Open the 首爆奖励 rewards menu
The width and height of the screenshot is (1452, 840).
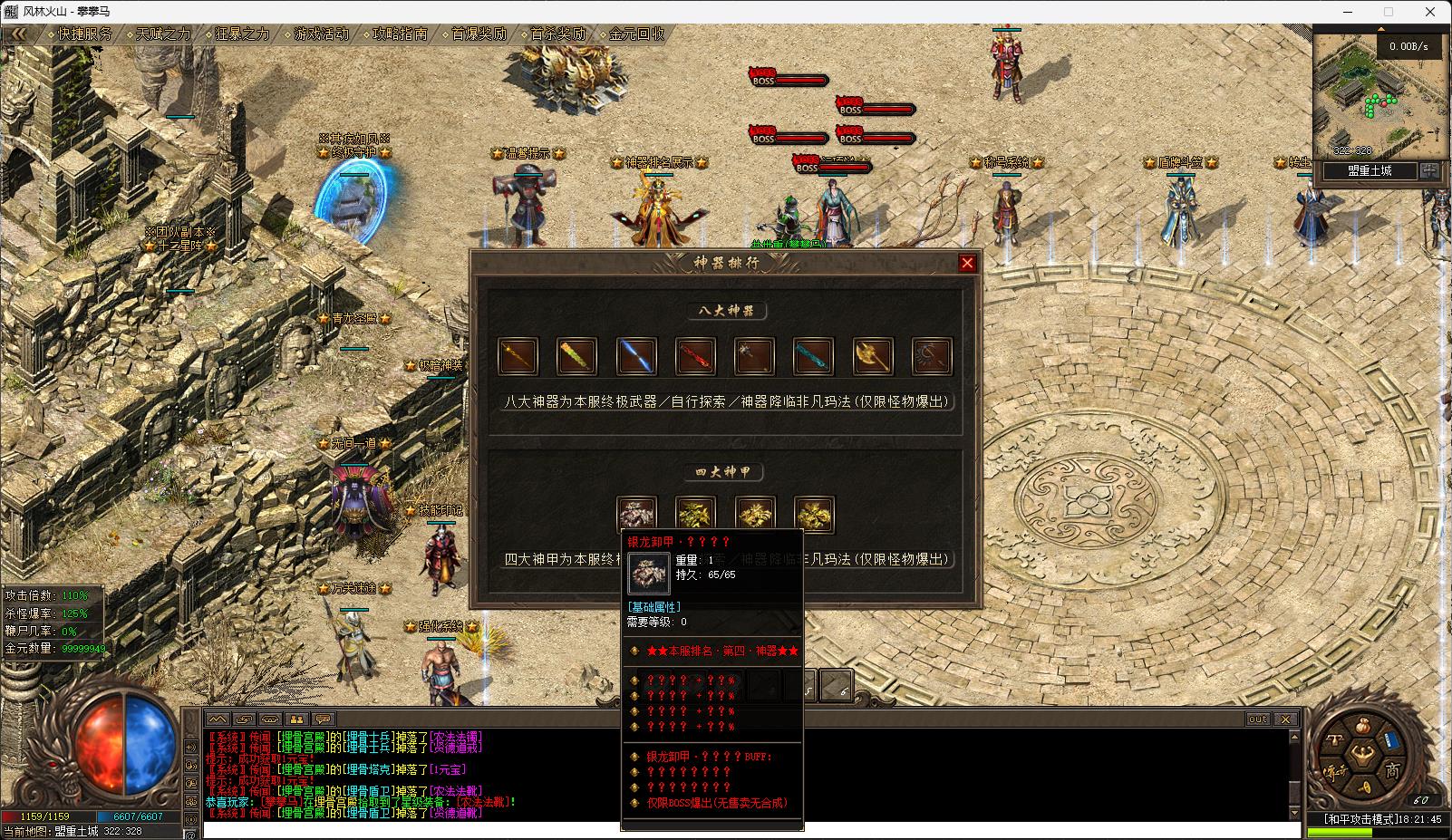point(479,34)
